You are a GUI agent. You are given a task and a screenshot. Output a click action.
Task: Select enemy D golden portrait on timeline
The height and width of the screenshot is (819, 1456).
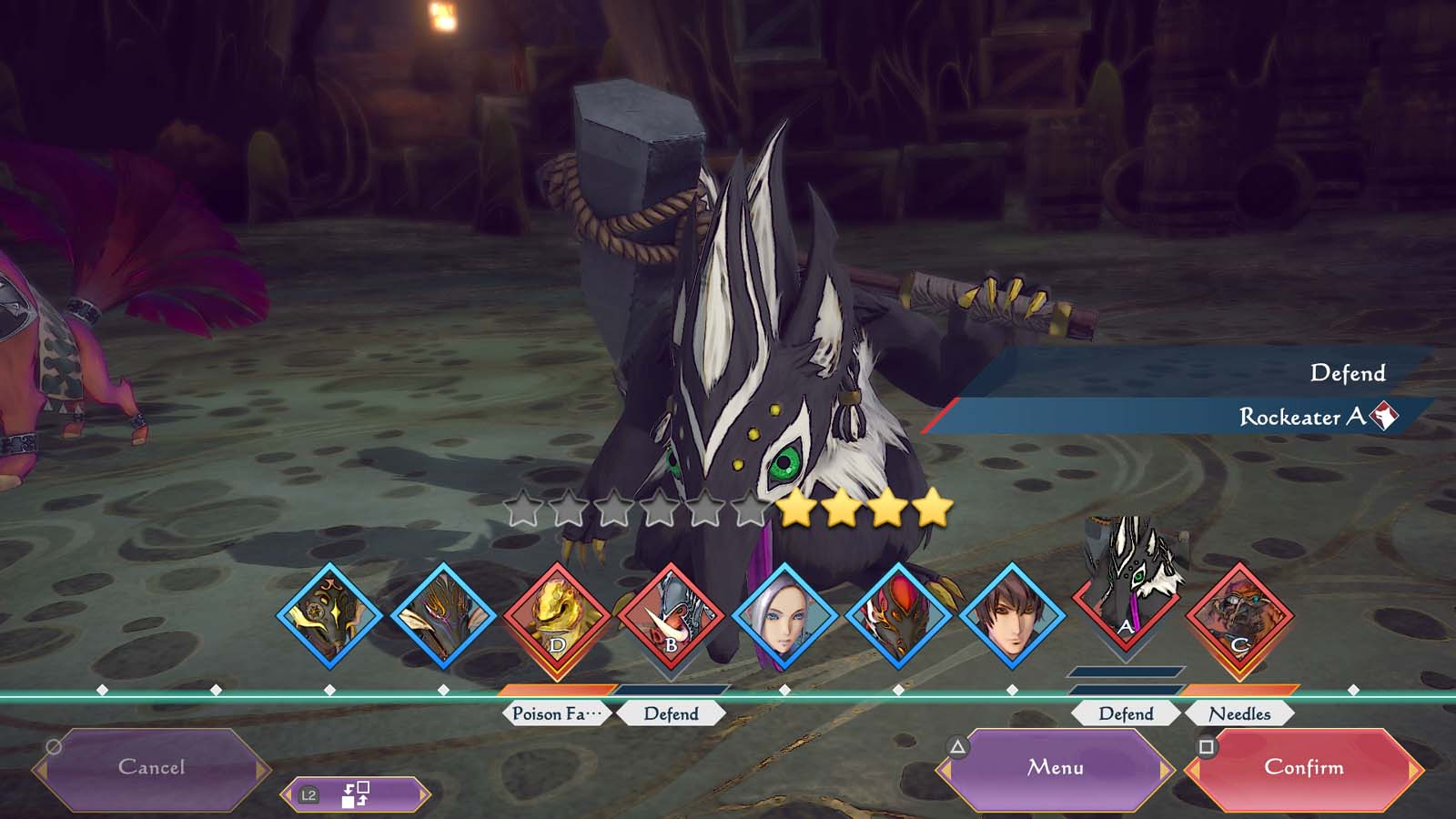click(x=557, y=619)
